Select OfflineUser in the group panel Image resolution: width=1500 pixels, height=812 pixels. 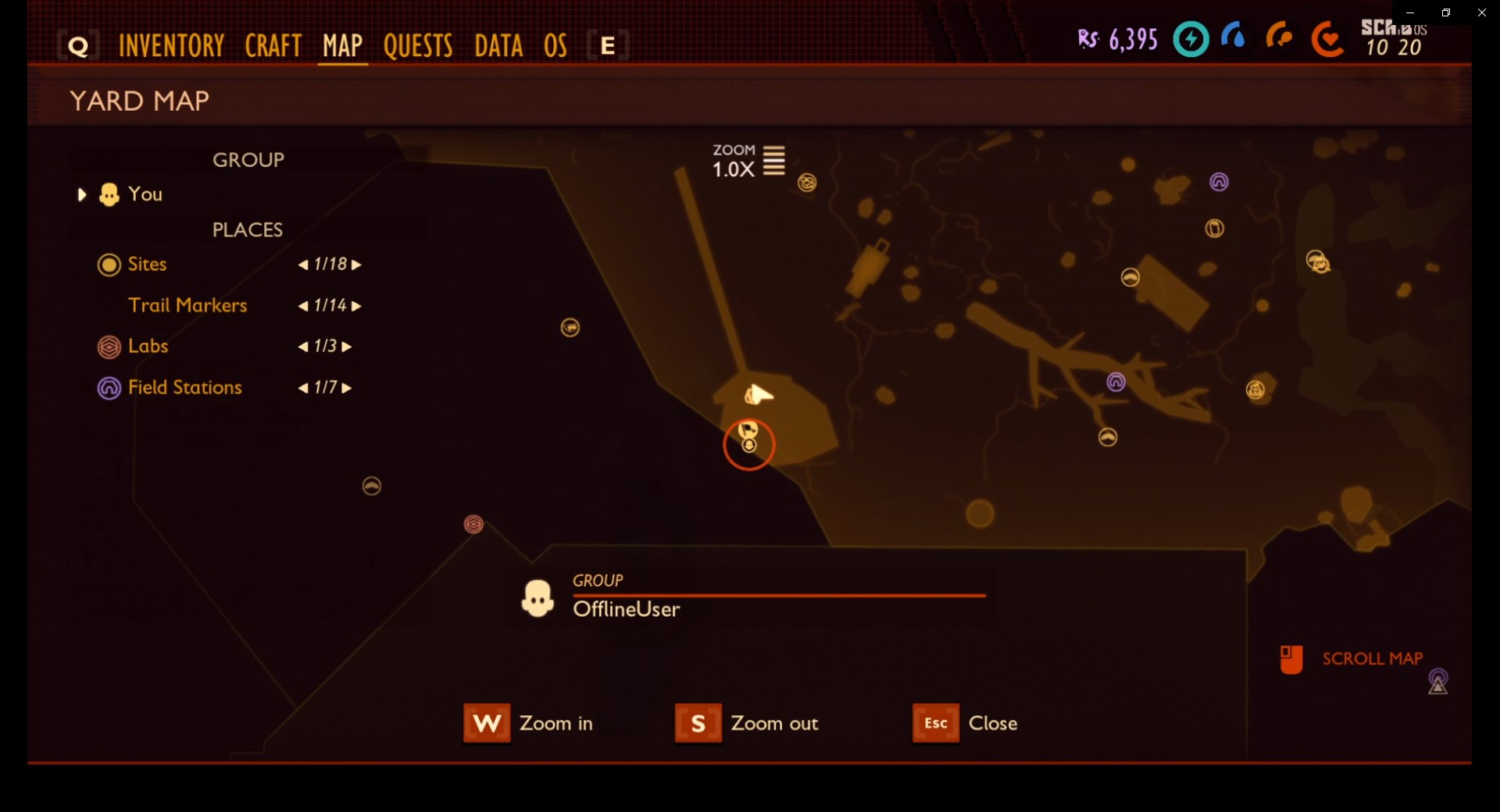click(626, 609)
